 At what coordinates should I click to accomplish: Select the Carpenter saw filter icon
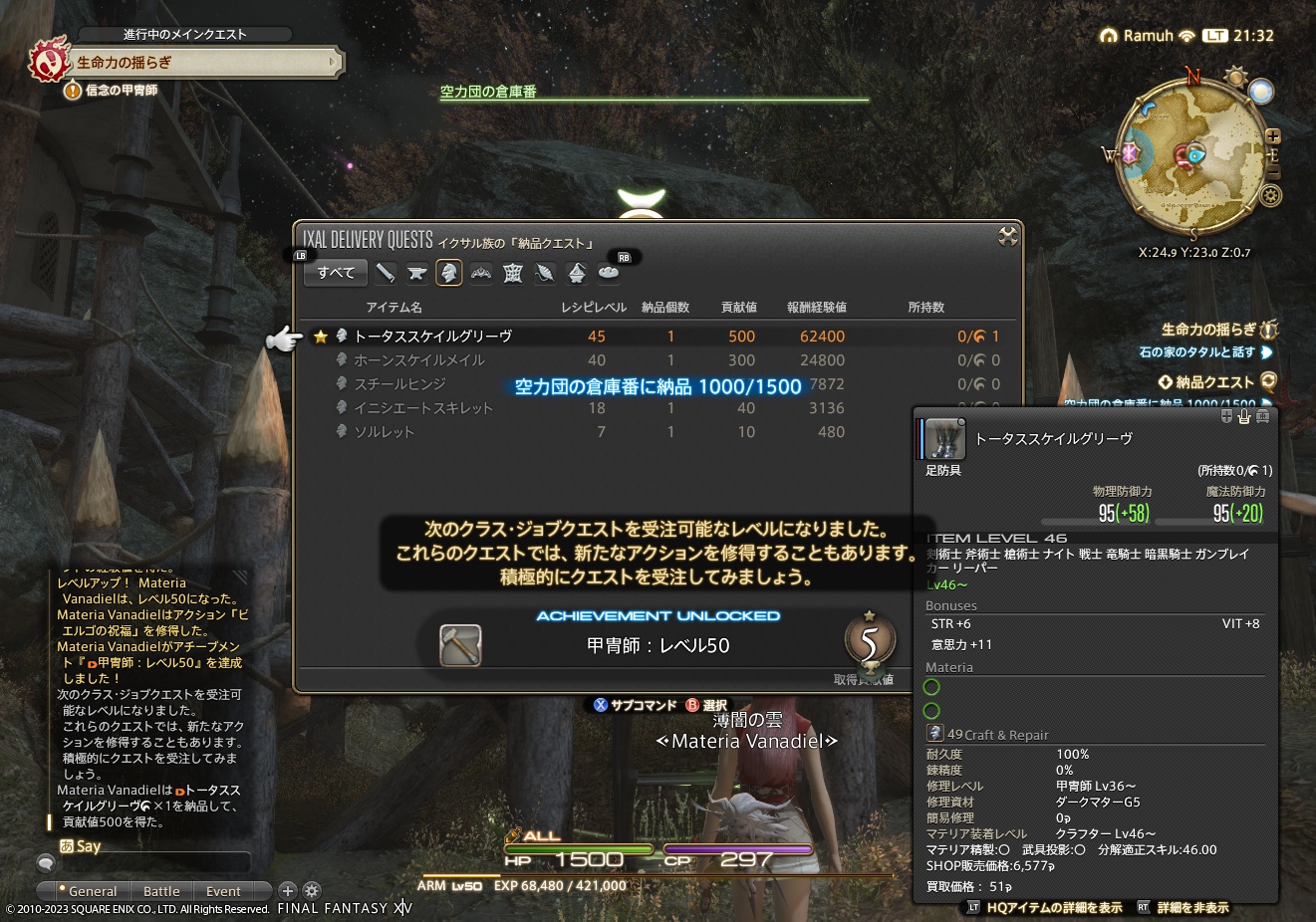(387, 272)
